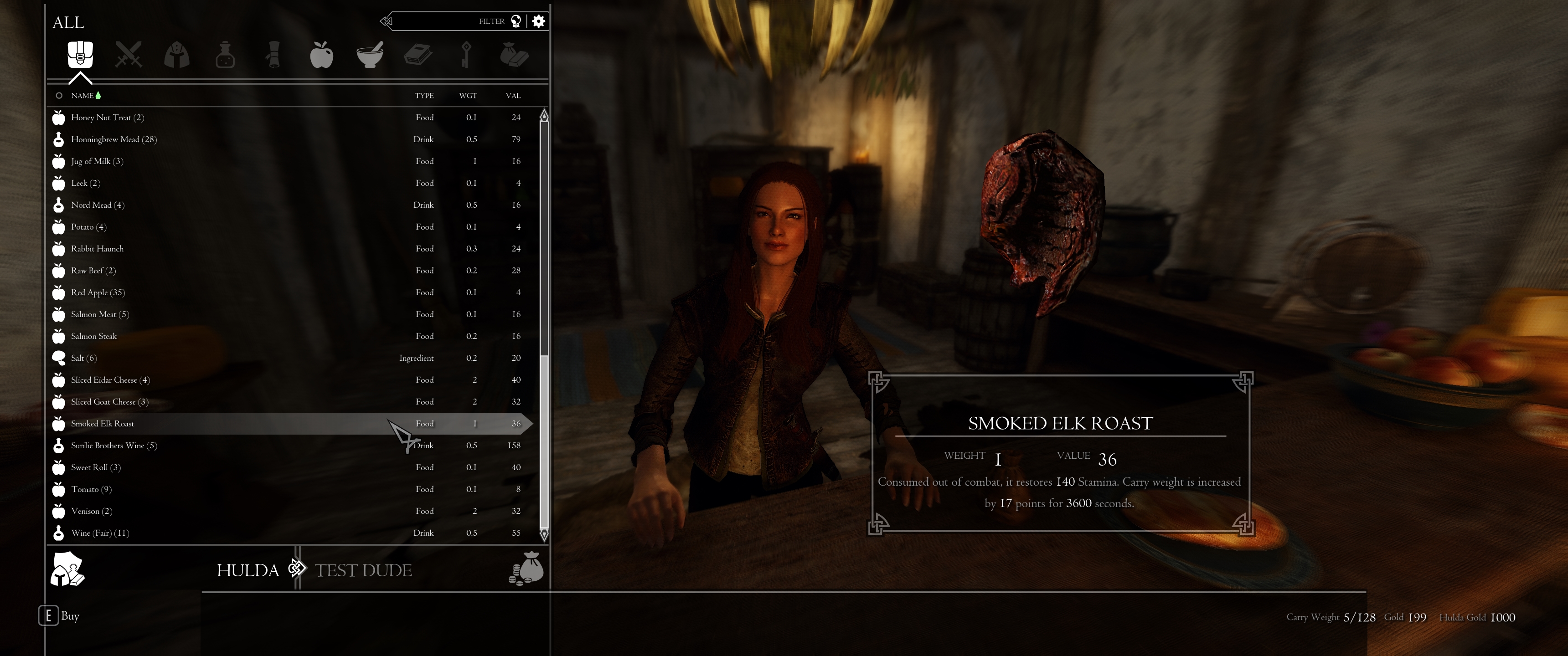
Task: Switch to the food category apple tab
Action: coord(321,55)
